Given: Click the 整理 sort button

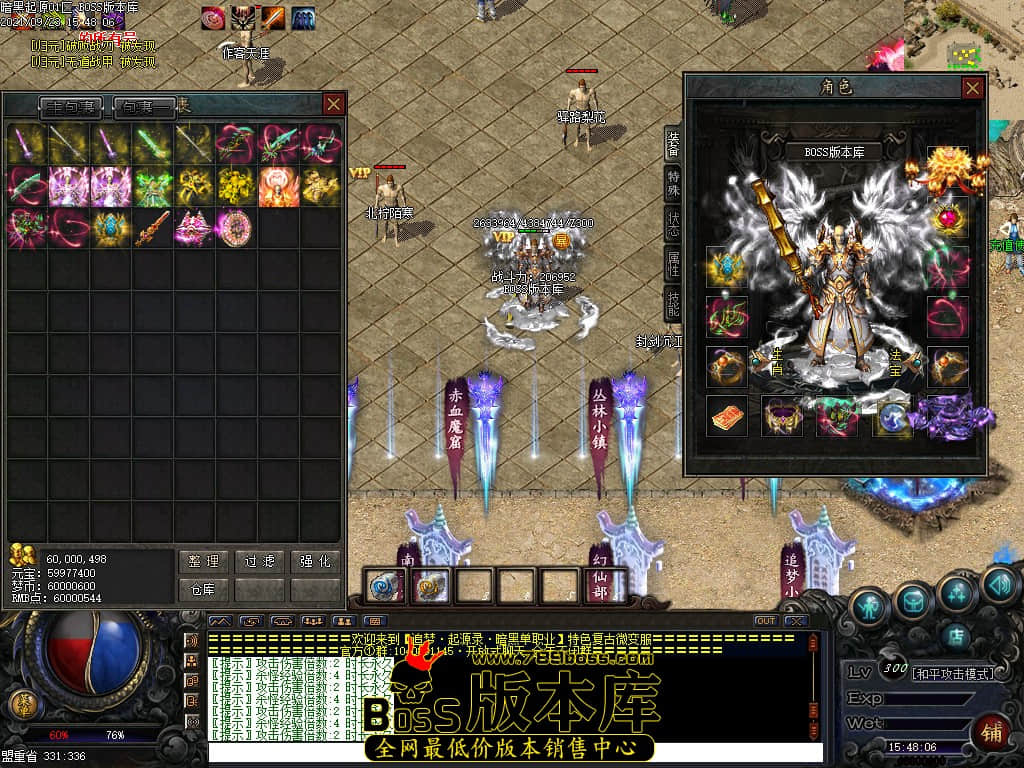Looking at the screenshot, I should (203, 562).
